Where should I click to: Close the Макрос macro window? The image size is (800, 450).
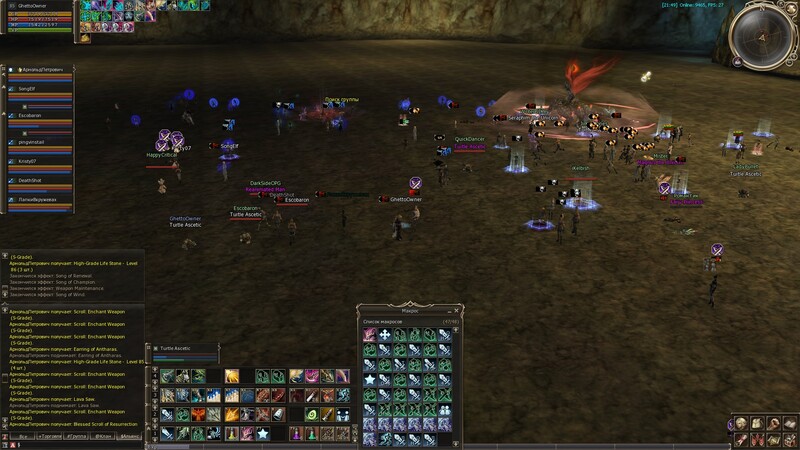tap(456, 311)
